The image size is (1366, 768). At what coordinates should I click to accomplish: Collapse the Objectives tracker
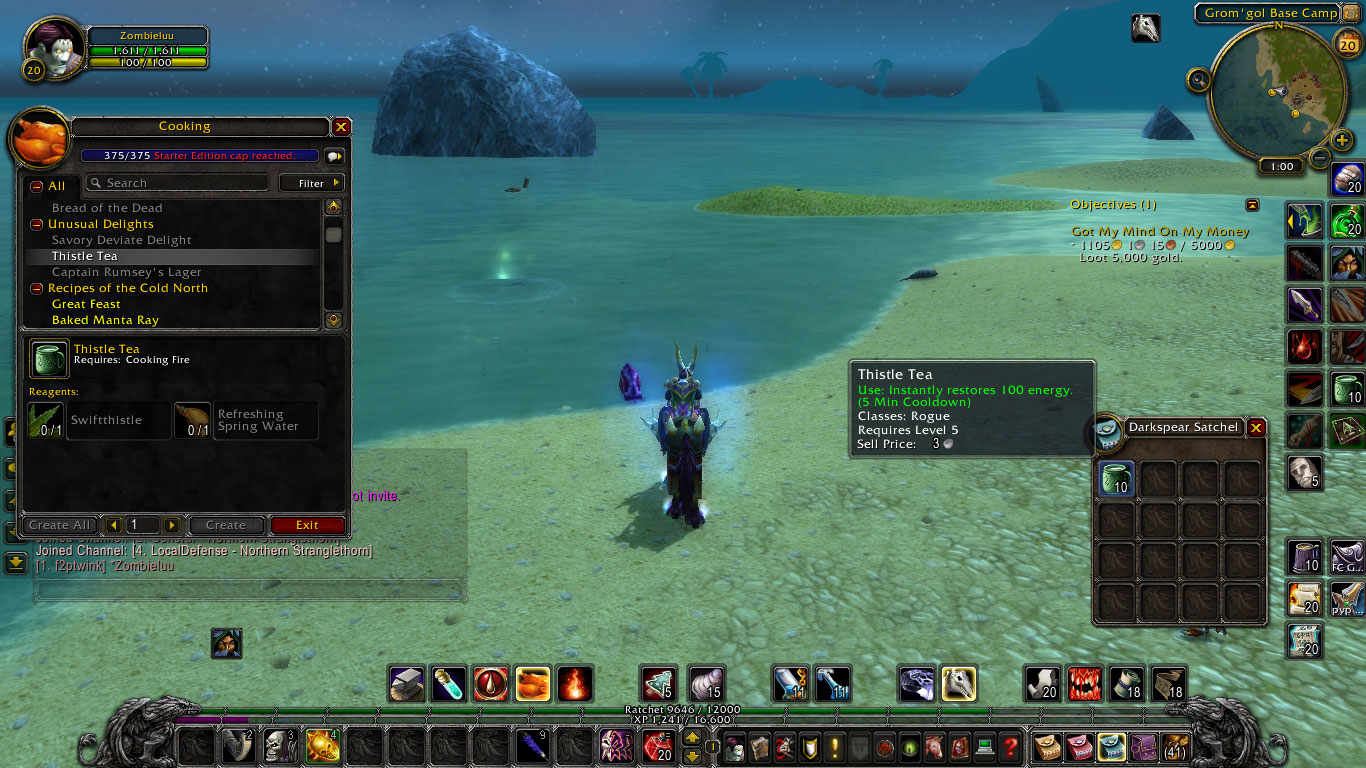coord(1253,205)
